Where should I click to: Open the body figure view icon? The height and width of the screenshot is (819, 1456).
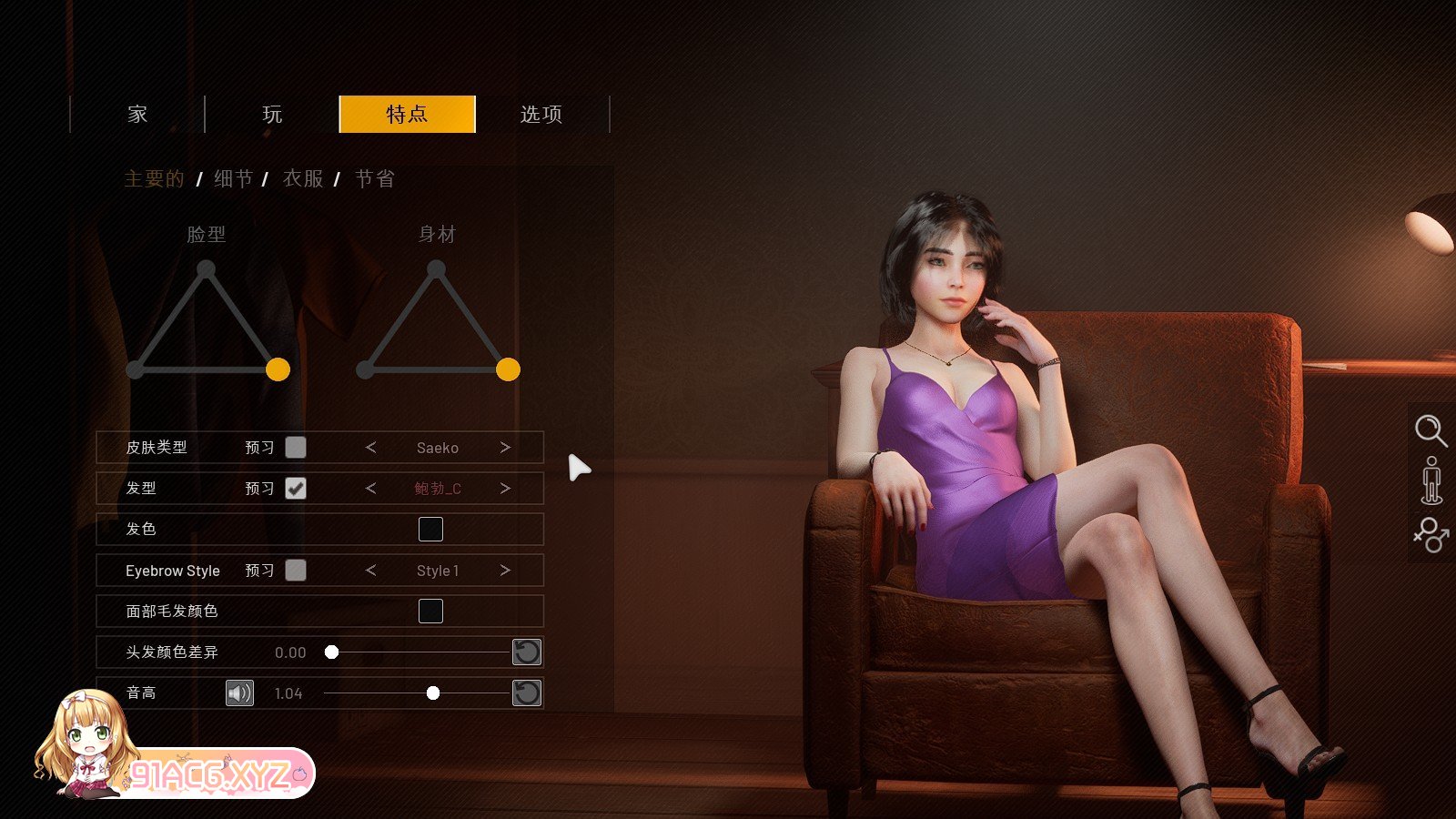pos(1431,480)
